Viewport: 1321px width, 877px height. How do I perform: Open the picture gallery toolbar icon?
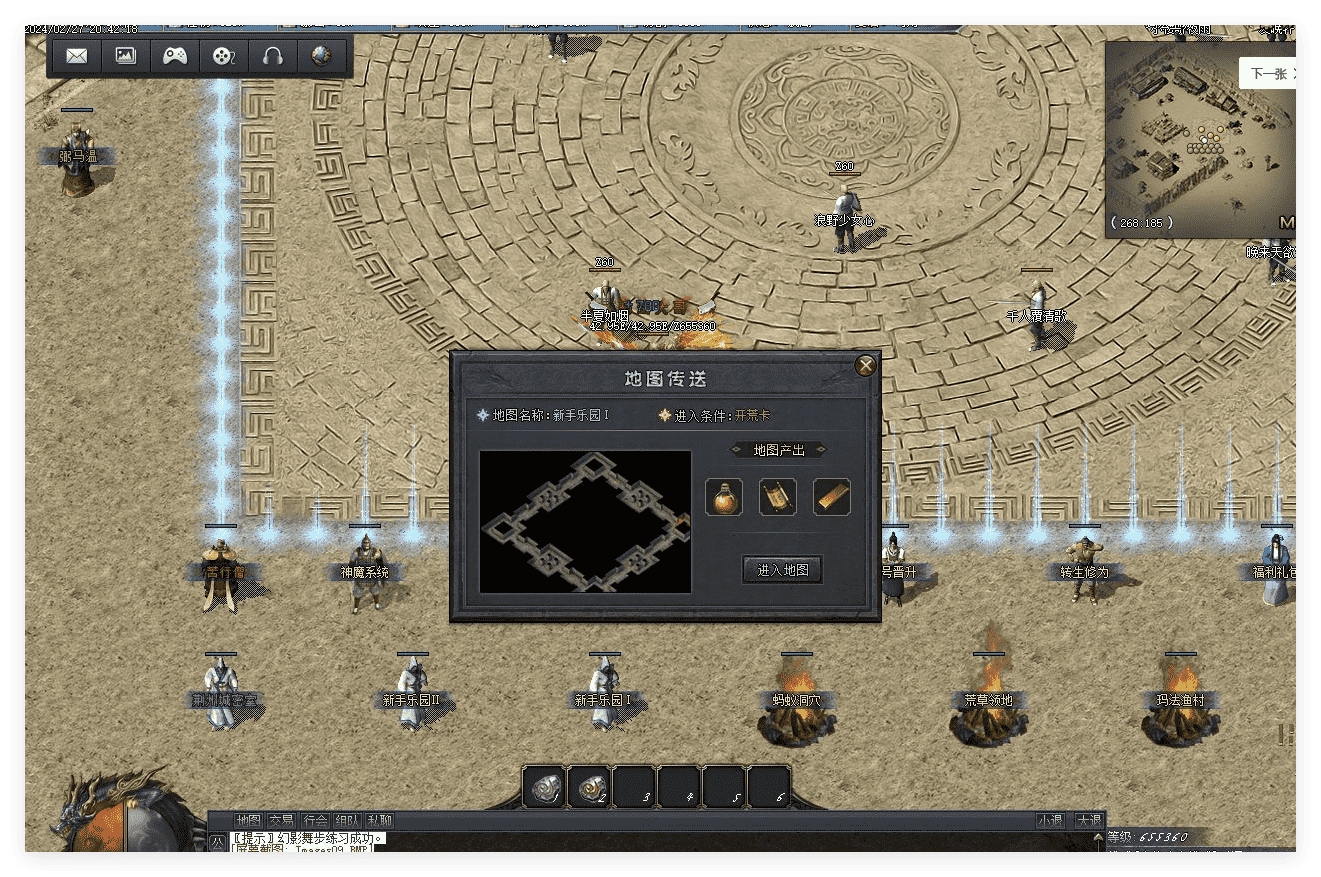(125, 56)
